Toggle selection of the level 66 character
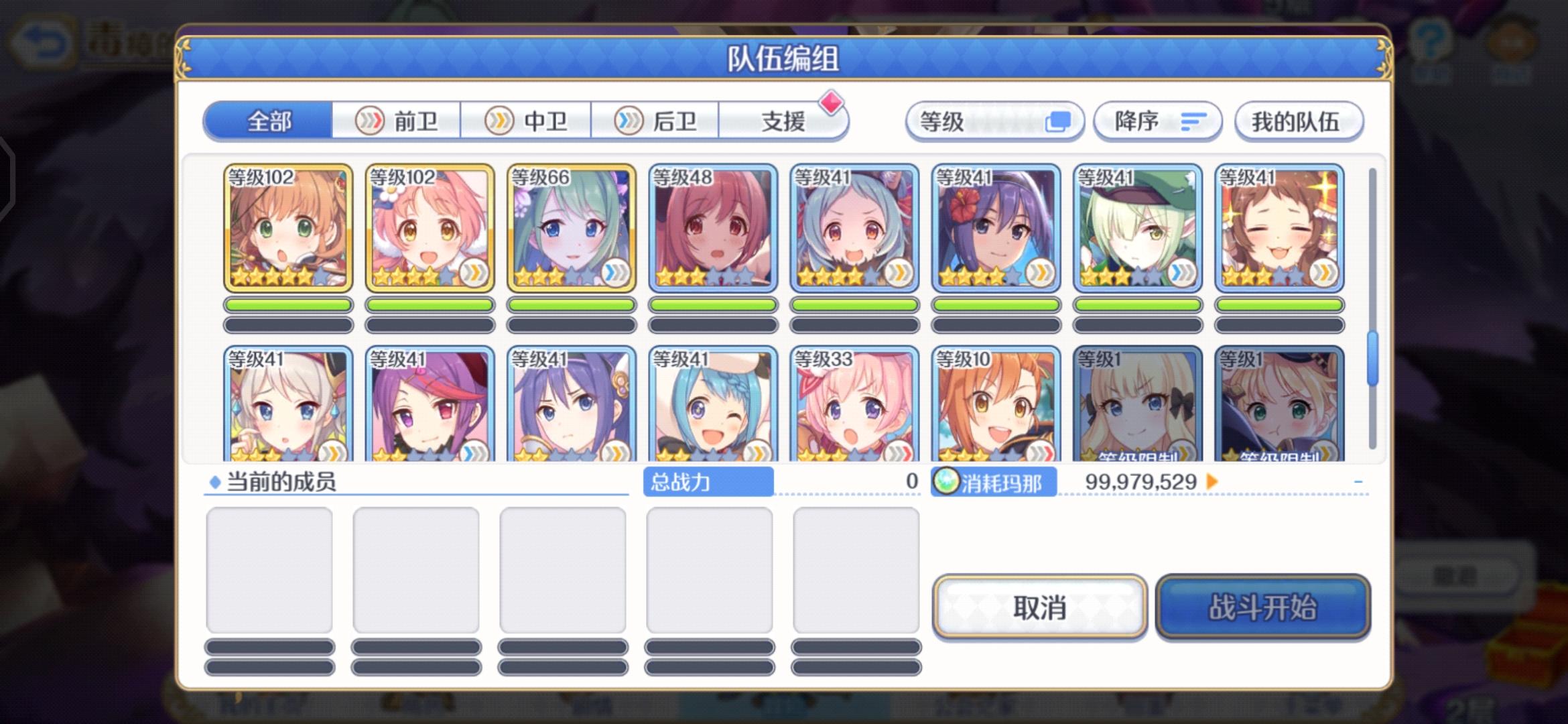The height and width of the screenshot is (724, 1568). click(x=575, y=226)
